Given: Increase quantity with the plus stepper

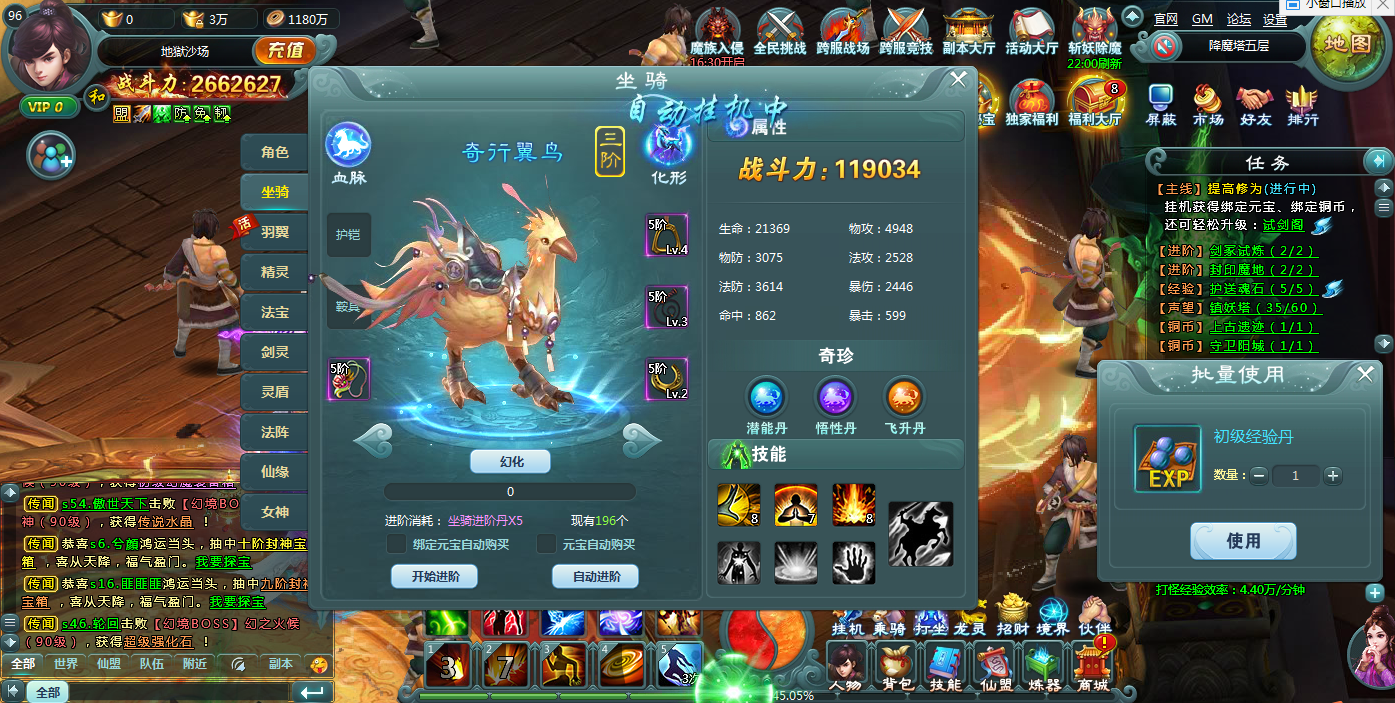Looking at the screenshot, I should 1332,476.
